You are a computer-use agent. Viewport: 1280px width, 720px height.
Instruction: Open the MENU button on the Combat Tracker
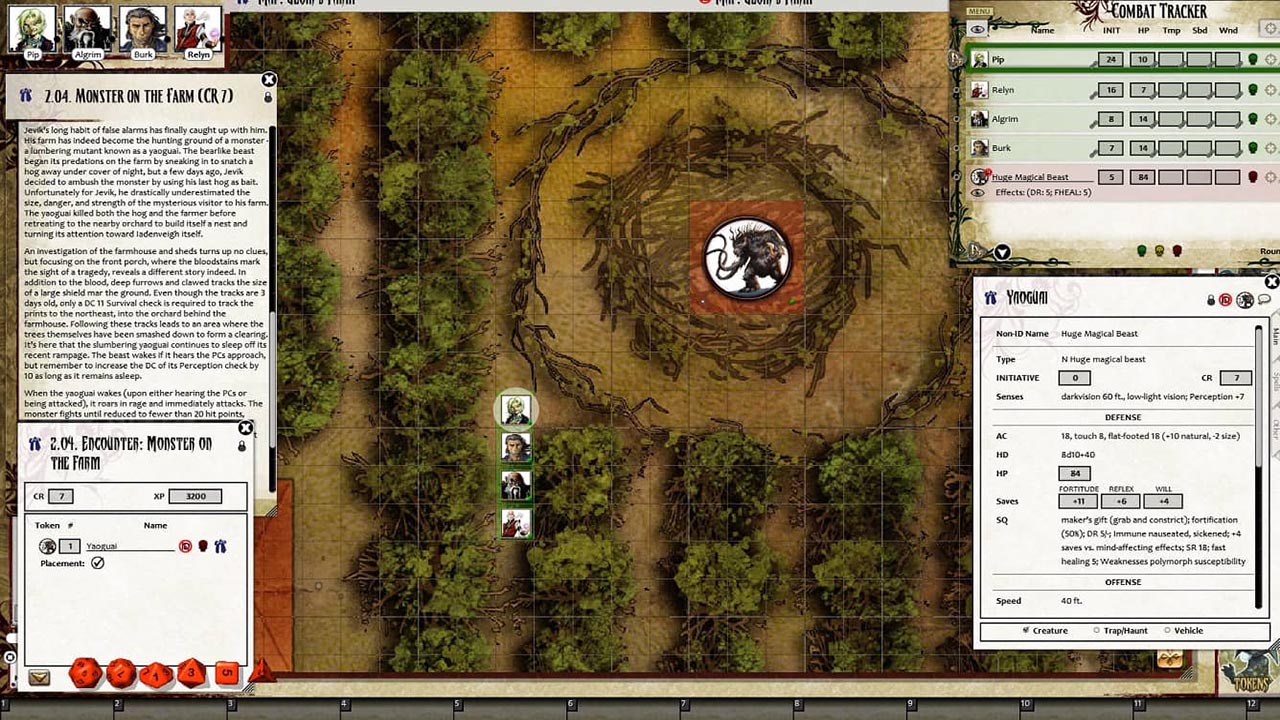point(980,11)
